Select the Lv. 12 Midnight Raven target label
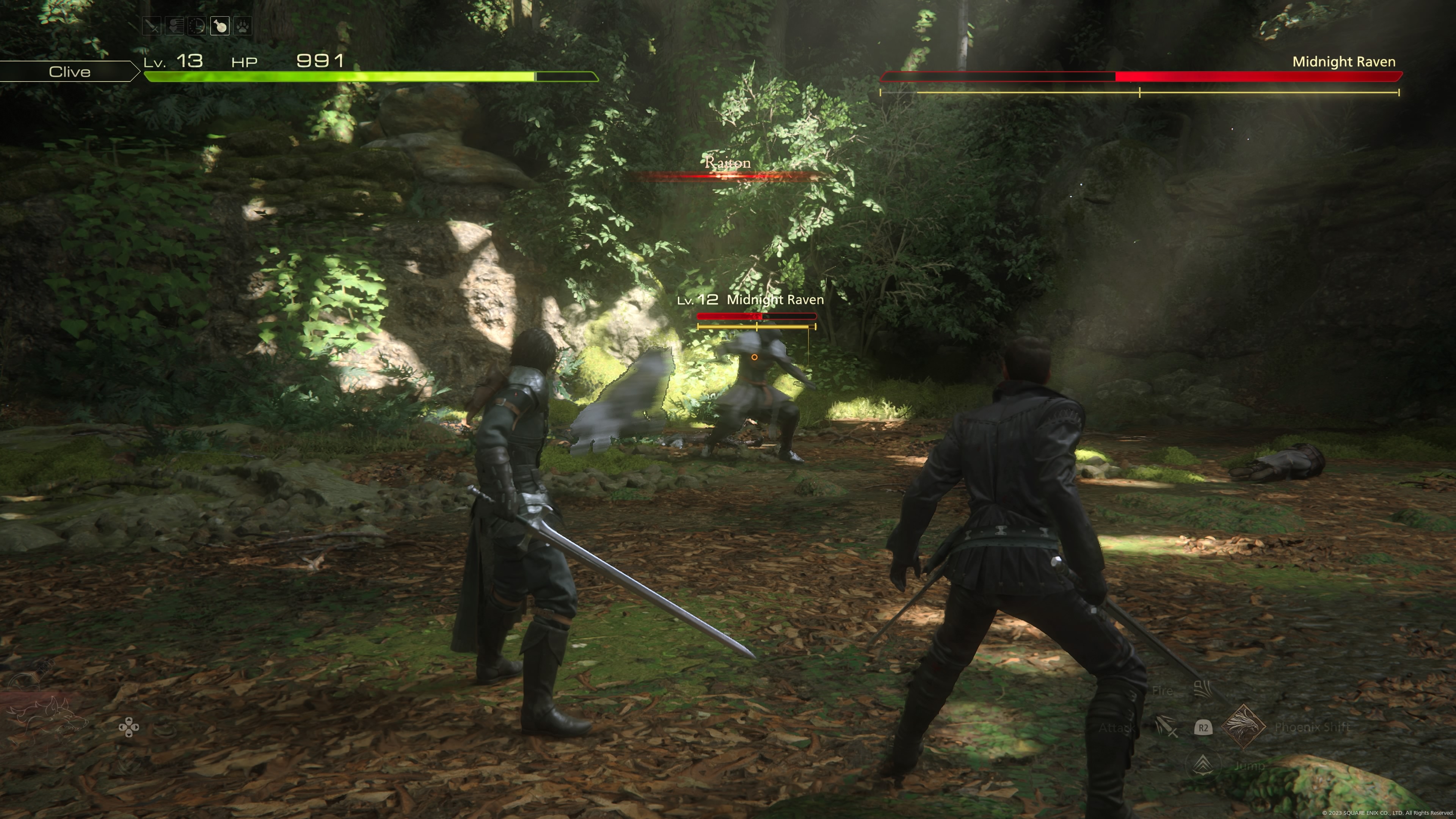Image resolution: width=1456 pixels, height=819 pixels. point(751,300)
